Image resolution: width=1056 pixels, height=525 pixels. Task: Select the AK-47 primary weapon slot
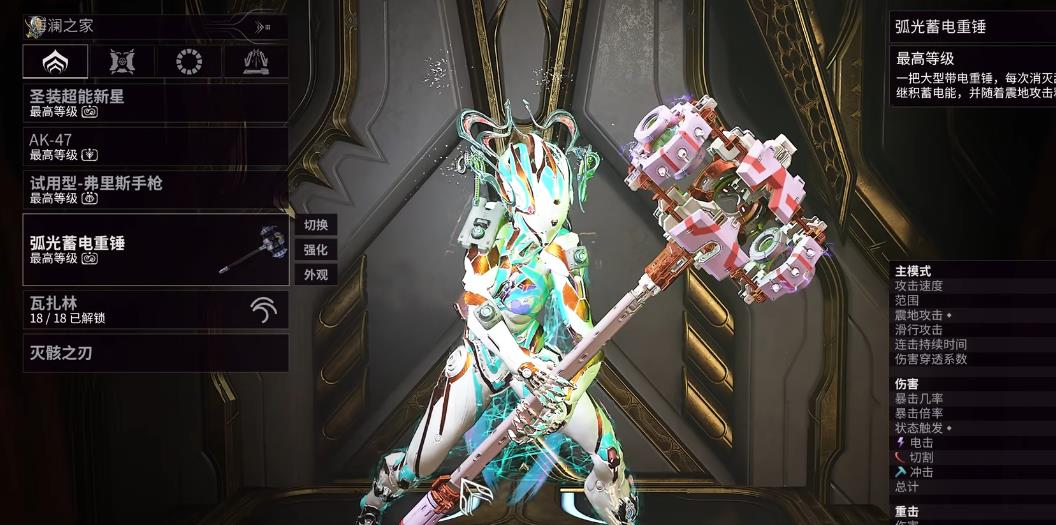click(x=156, y=146)
